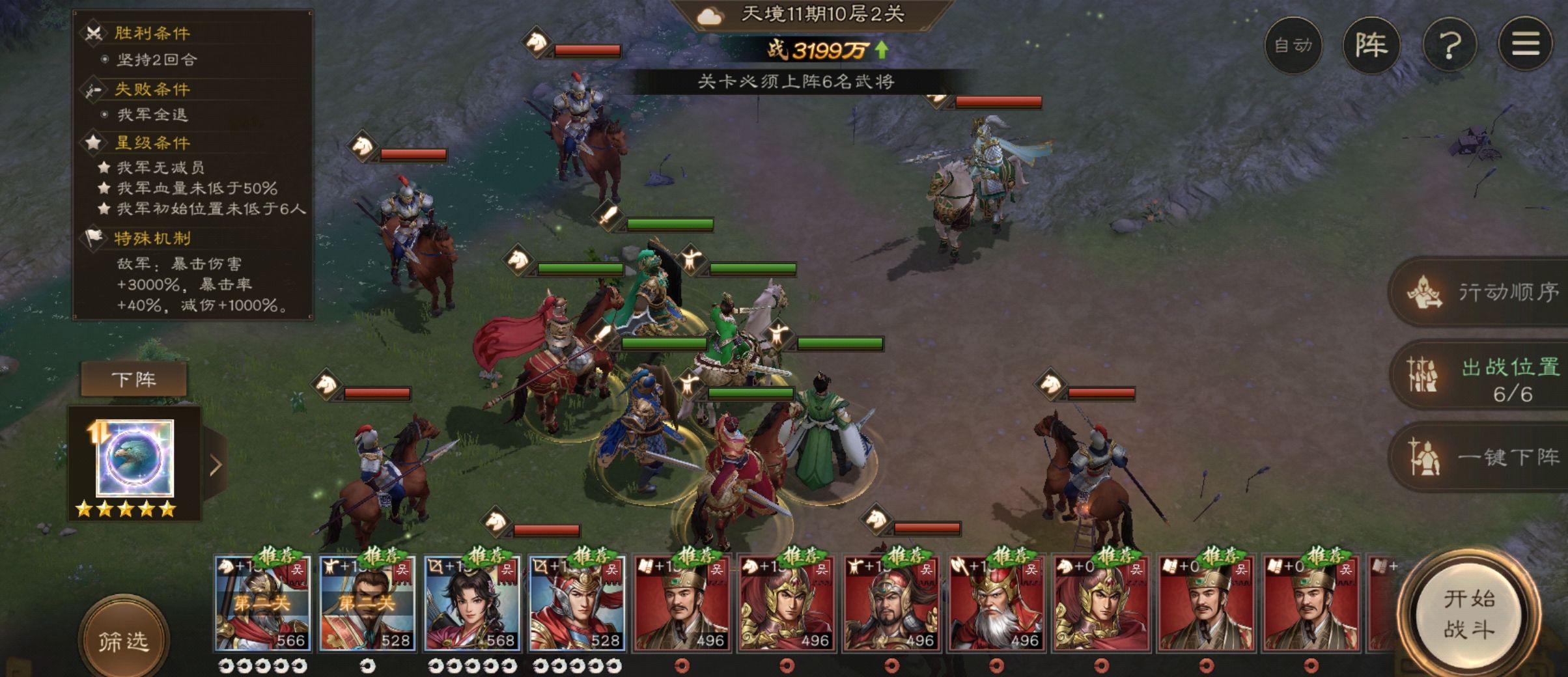Open the 阵 formation menu

tap(1371, 45)
